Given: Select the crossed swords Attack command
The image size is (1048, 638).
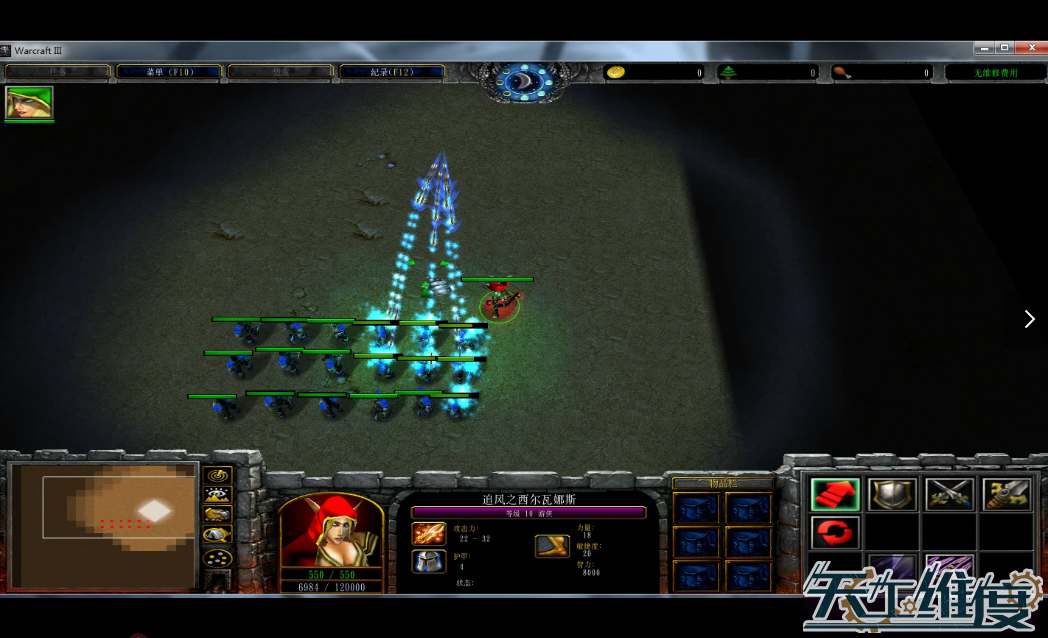Looking at the screenshot, I should pos(949,493).
